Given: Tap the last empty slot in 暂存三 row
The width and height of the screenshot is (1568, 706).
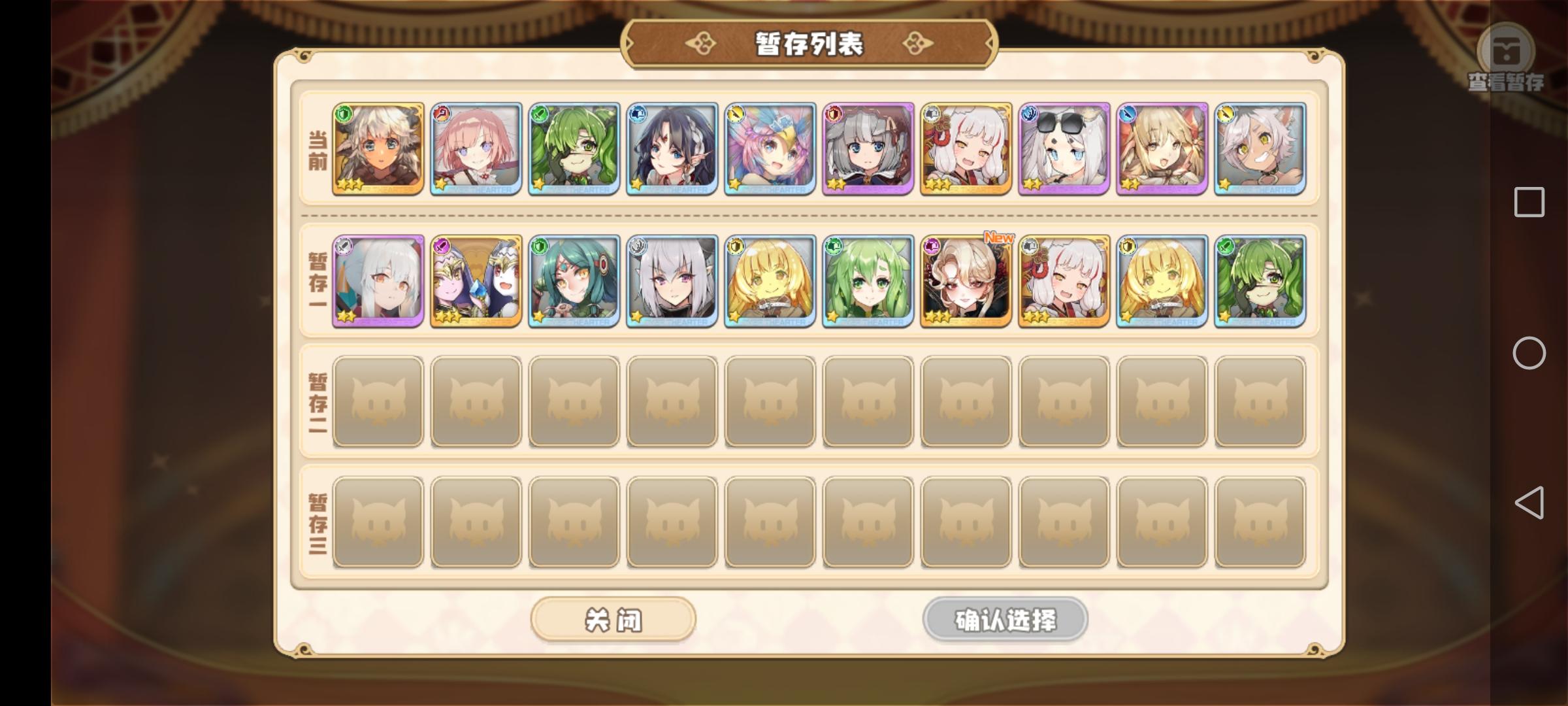Looking at the screenshot, I should point(1260,520).
